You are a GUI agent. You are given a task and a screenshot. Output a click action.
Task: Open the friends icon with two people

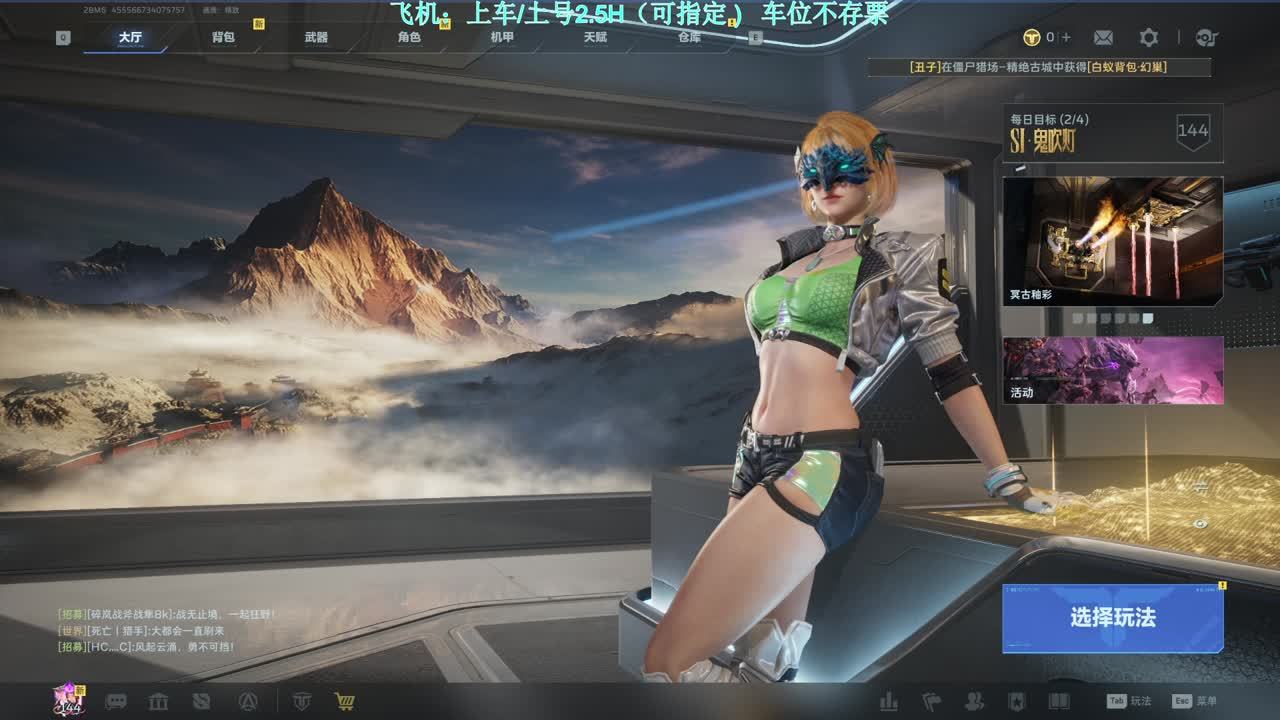973,701
